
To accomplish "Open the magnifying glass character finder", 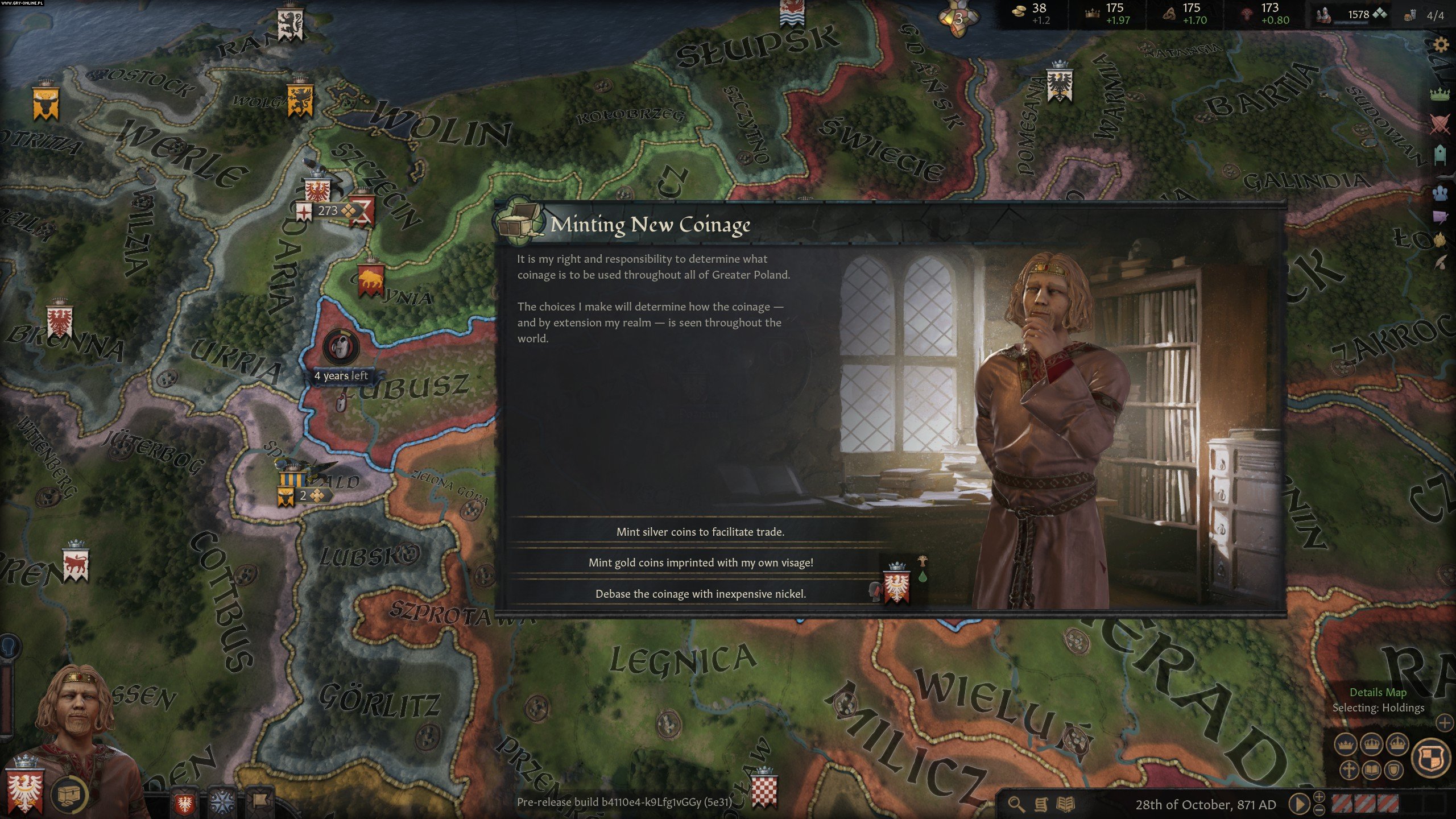I will 1016,804.
